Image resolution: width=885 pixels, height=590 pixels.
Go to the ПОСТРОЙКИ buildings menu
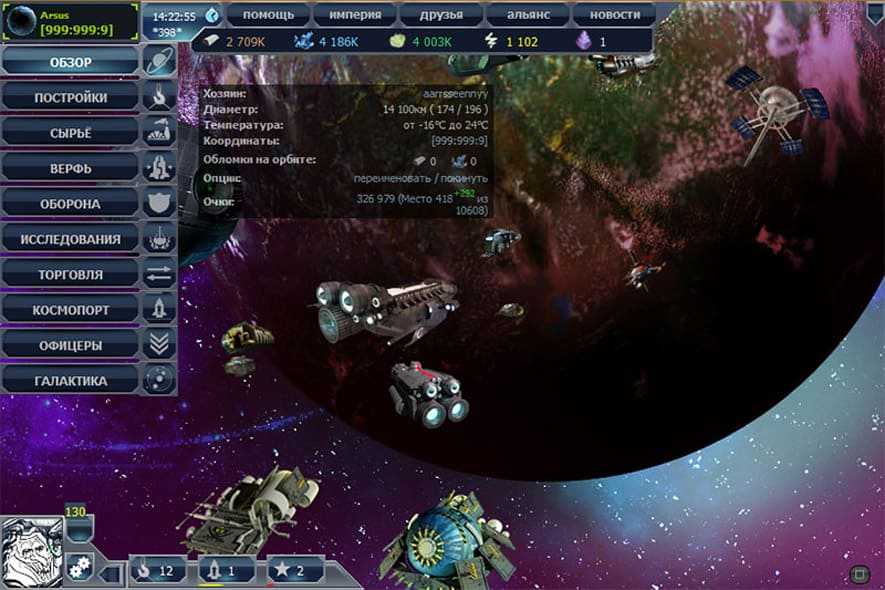point(71,98)
